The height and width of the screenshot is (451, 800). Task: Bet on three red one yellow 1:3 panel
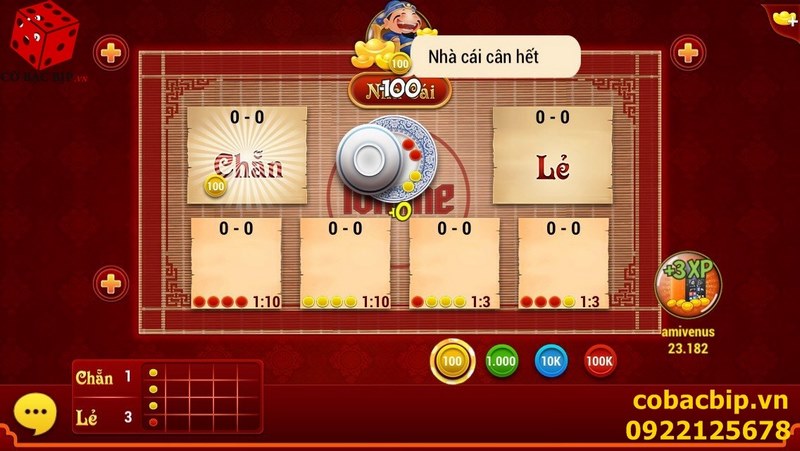(563, 263)
